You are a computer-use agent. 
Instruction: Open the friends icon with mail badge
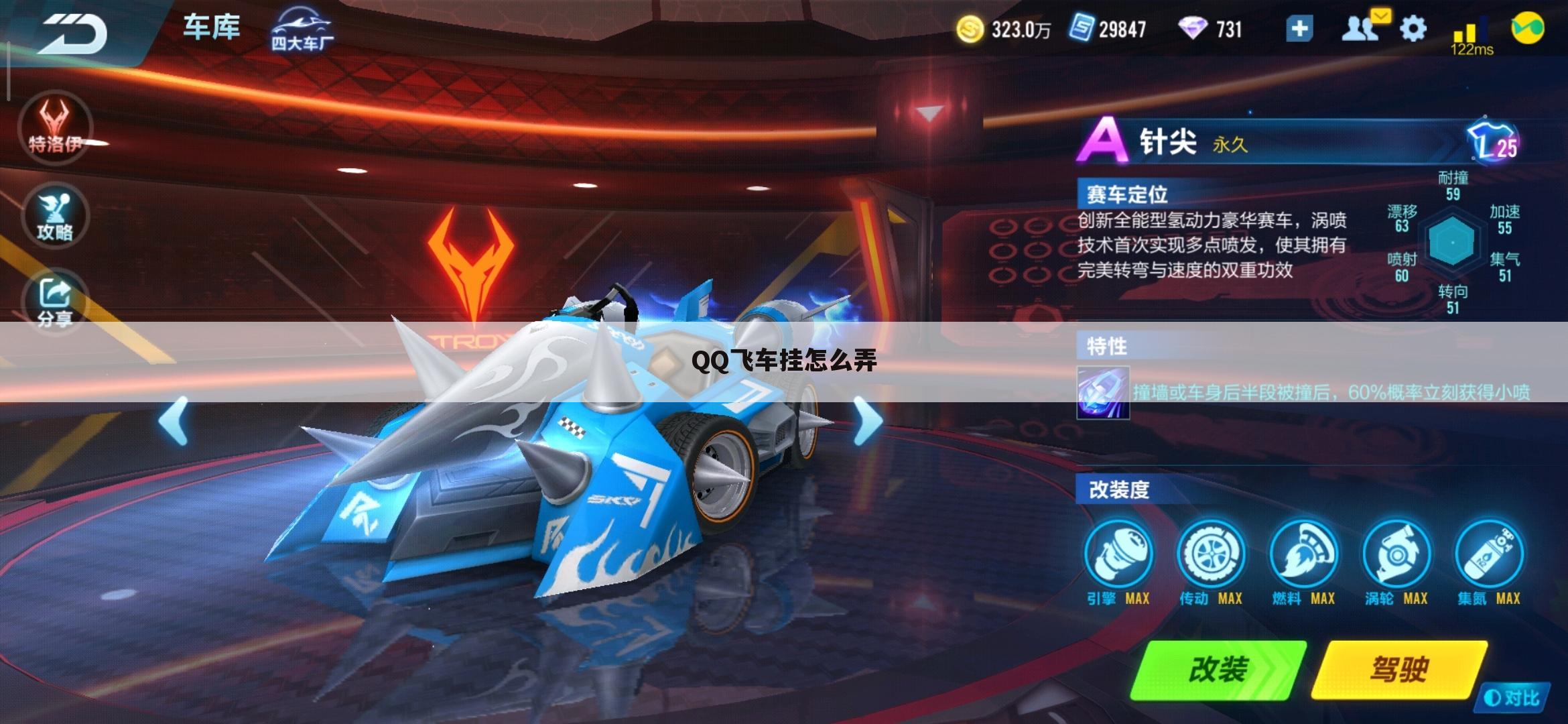pyautogui.click(x=1360, y=29)
